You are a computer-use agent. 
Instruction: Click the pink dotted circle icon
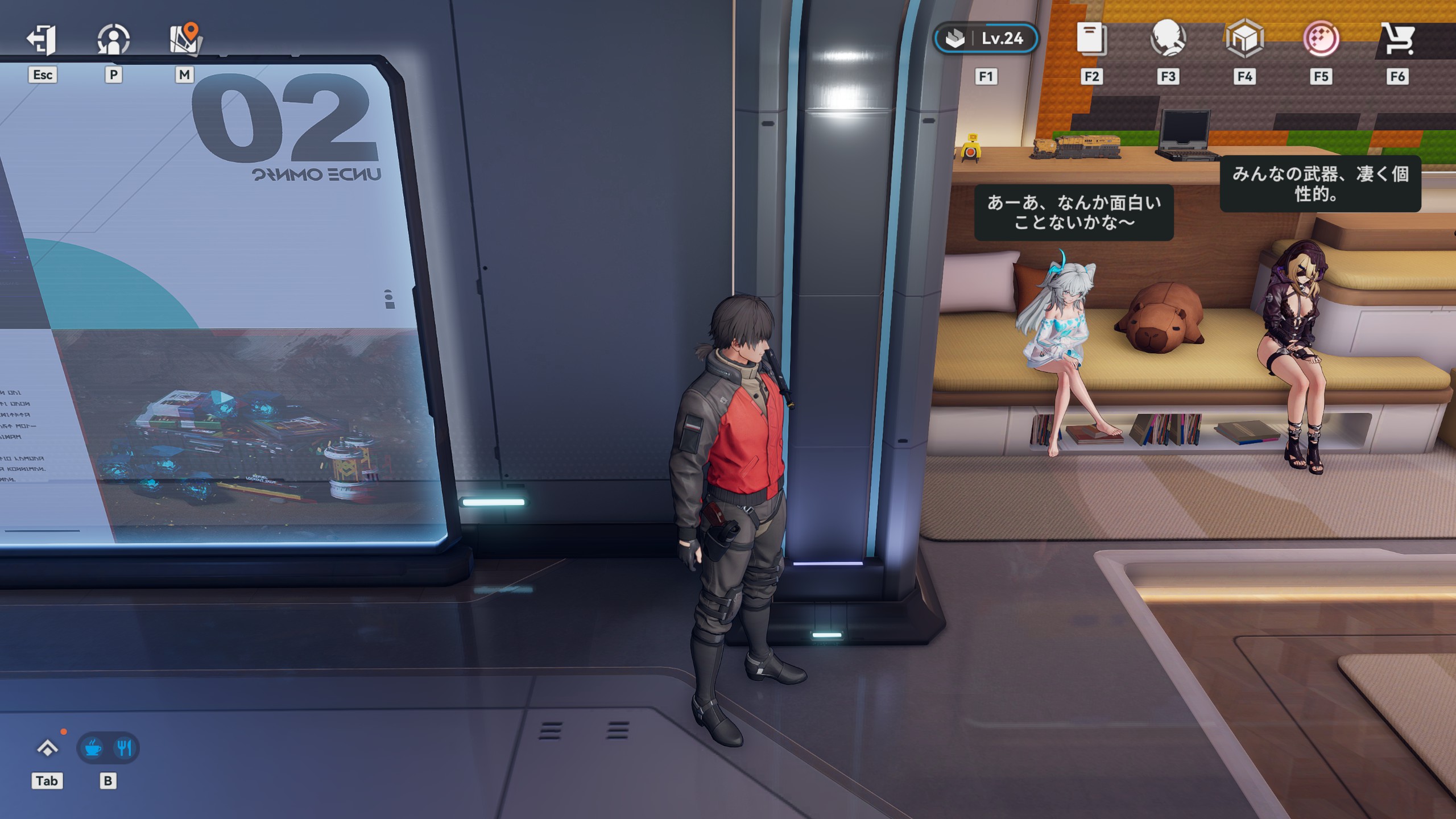(x=1321, y=39)
